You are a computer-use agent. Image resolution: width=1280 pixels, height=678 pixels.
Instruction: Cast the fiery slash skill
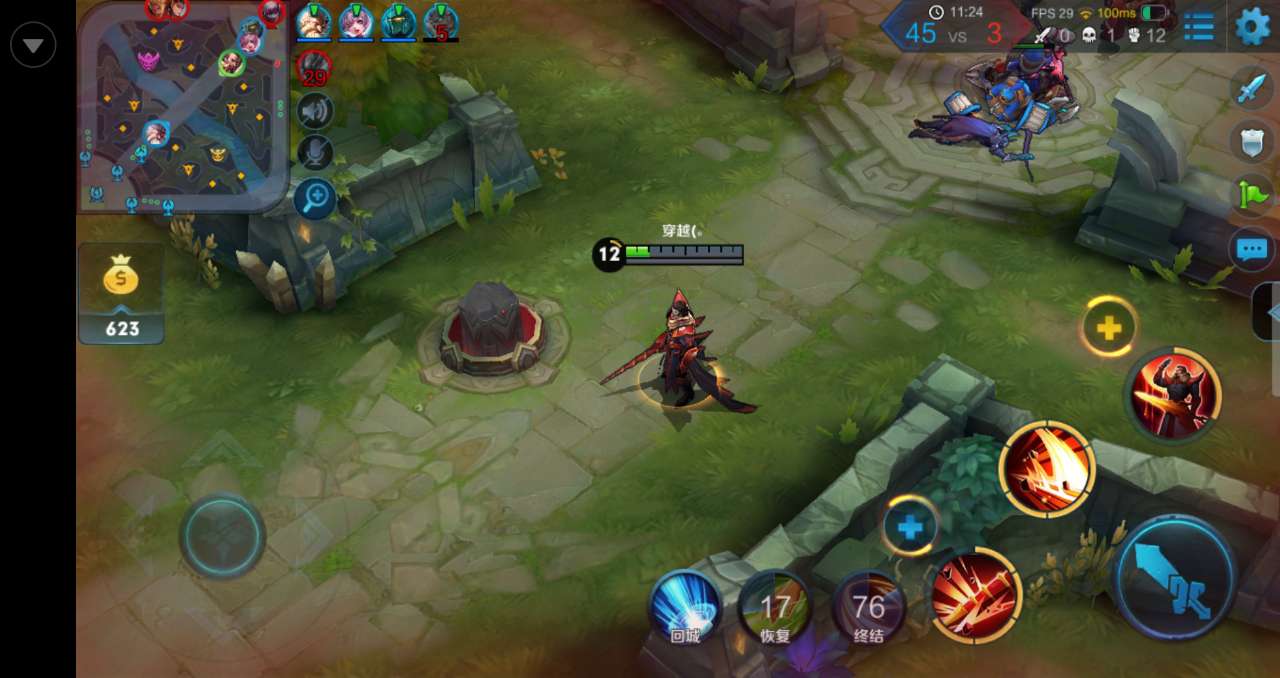(x=1047, y=469)
